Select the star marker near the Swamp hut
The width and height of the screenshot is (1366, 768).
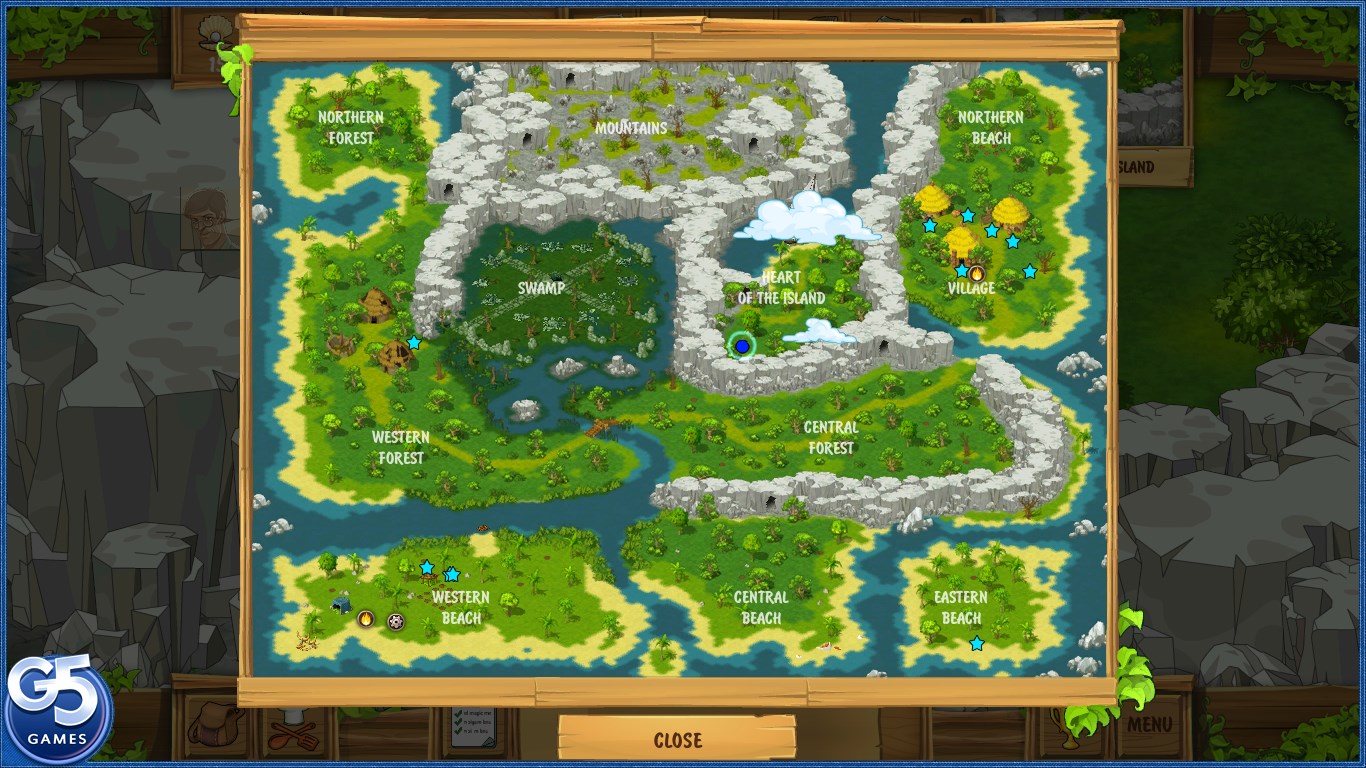(414, 343)
